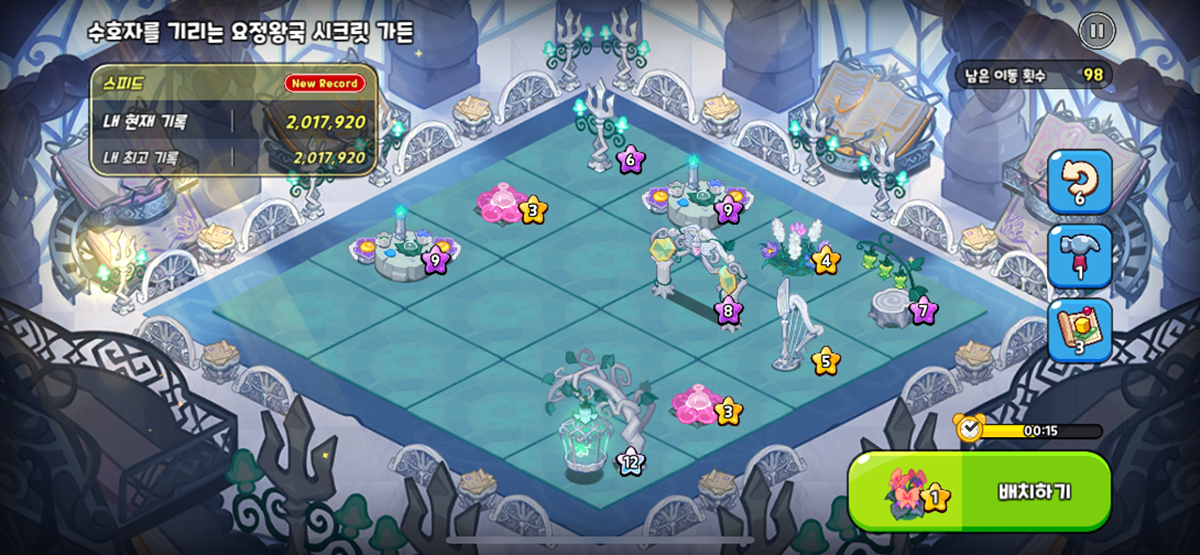Screen dimensions: 1200x555
Task: Choose the level 4 white flower bush
Action: [792, 247]
